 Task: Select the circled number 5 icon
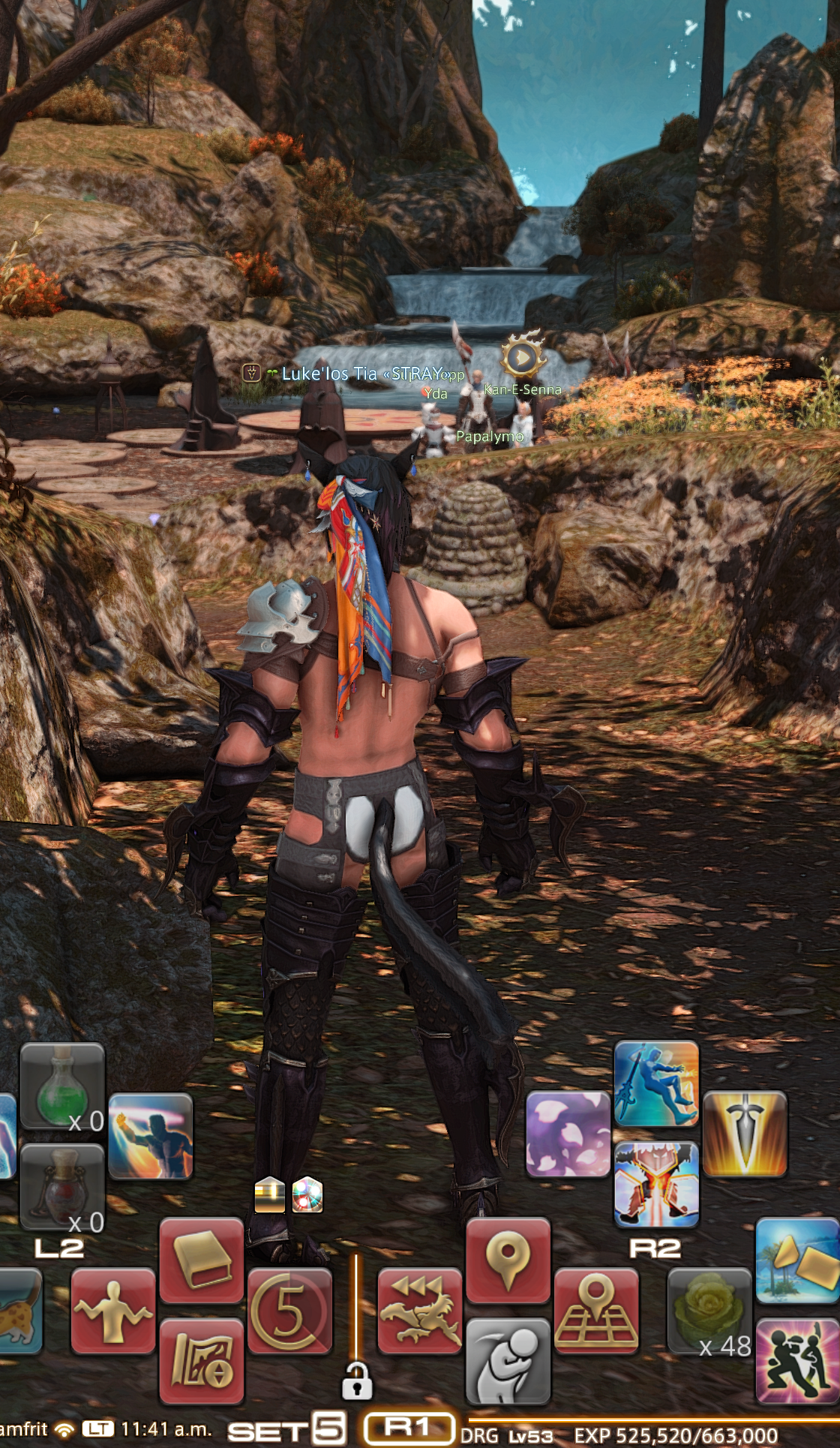coord(289,1311)
